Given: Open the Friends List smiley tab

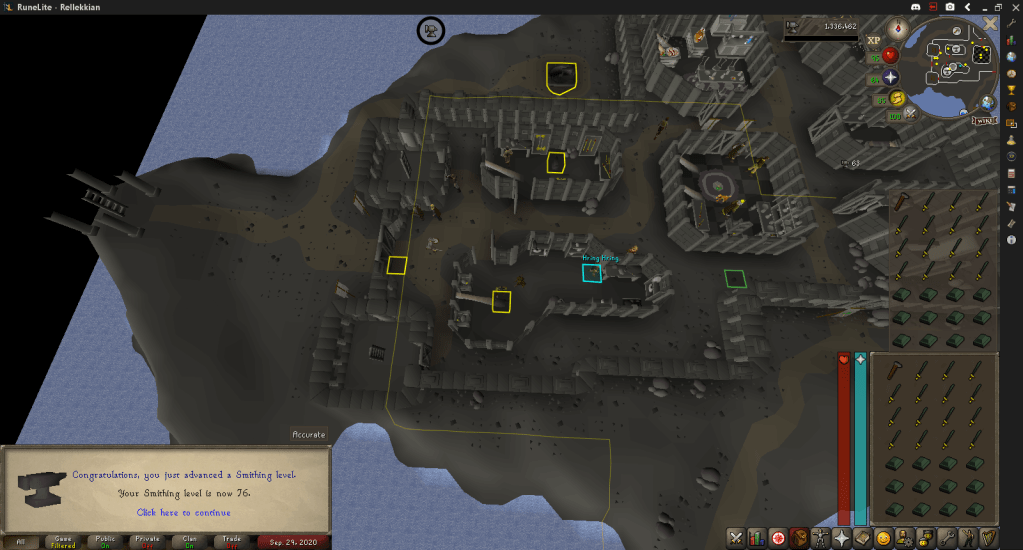Looking at the screenshot, I should [x=884, y=538].
